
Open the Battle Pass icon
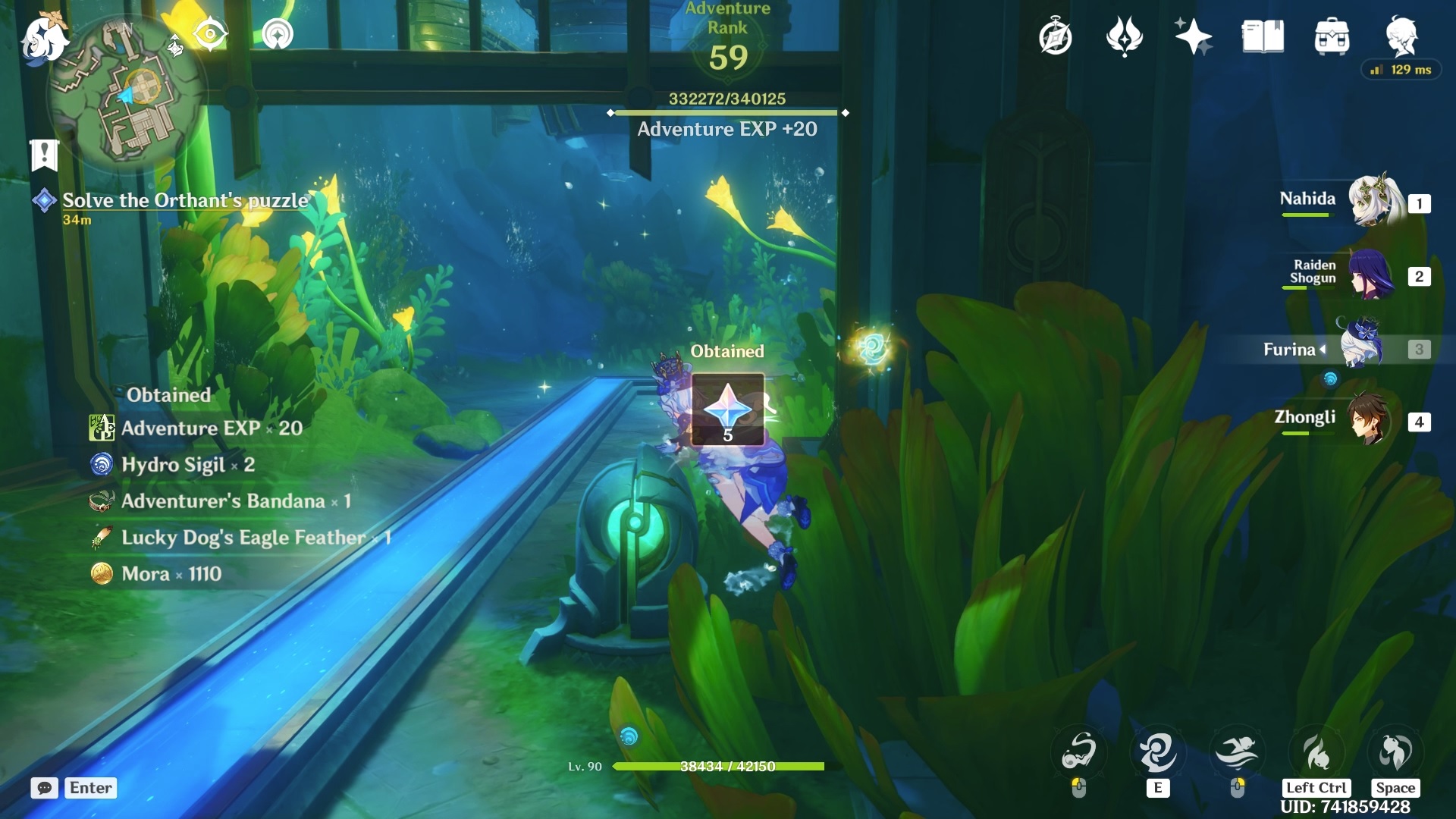[1124, 36]
